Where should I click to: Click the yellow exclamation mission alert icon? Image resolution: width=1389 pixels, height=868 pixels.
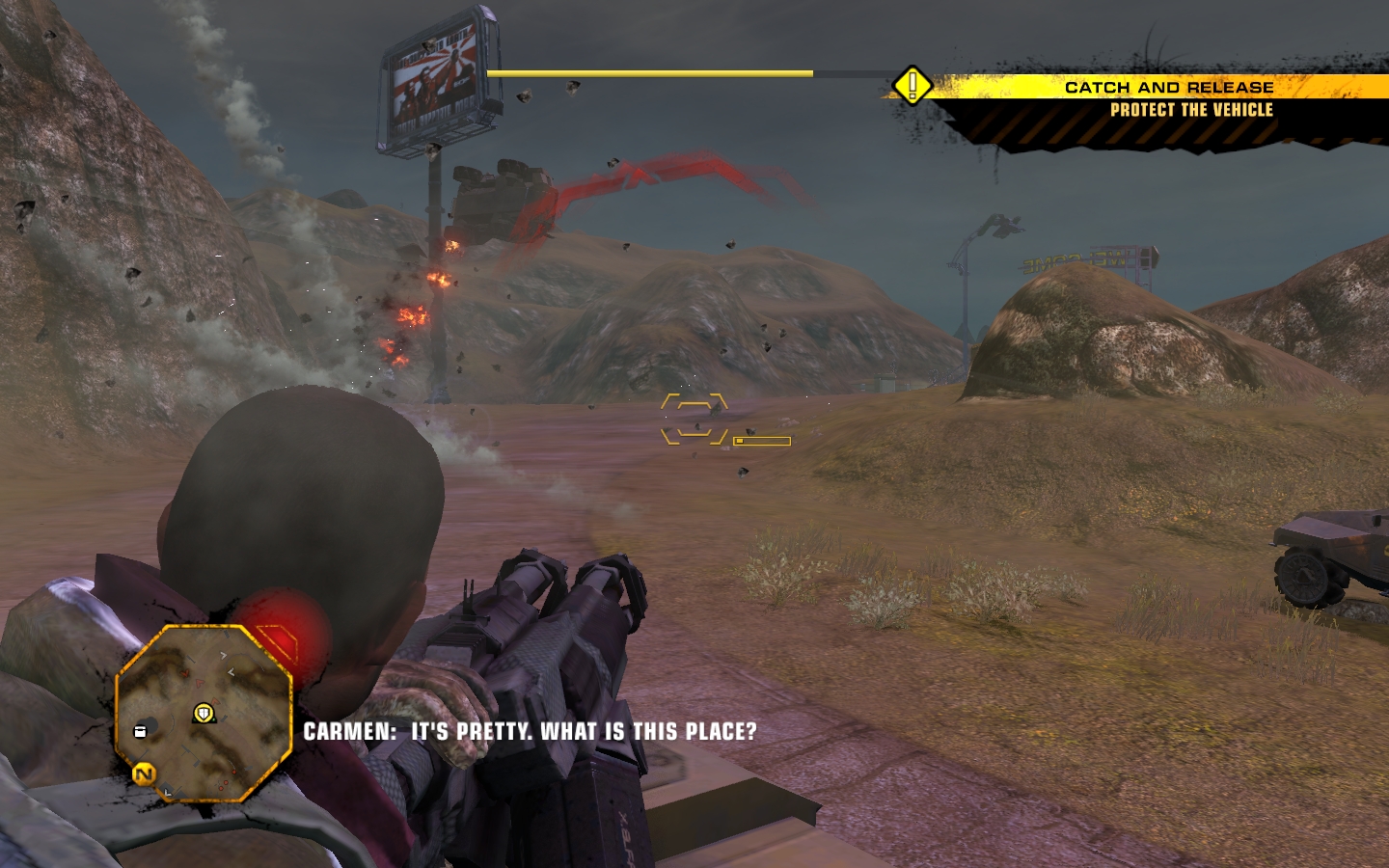click(x=912, y=86)
